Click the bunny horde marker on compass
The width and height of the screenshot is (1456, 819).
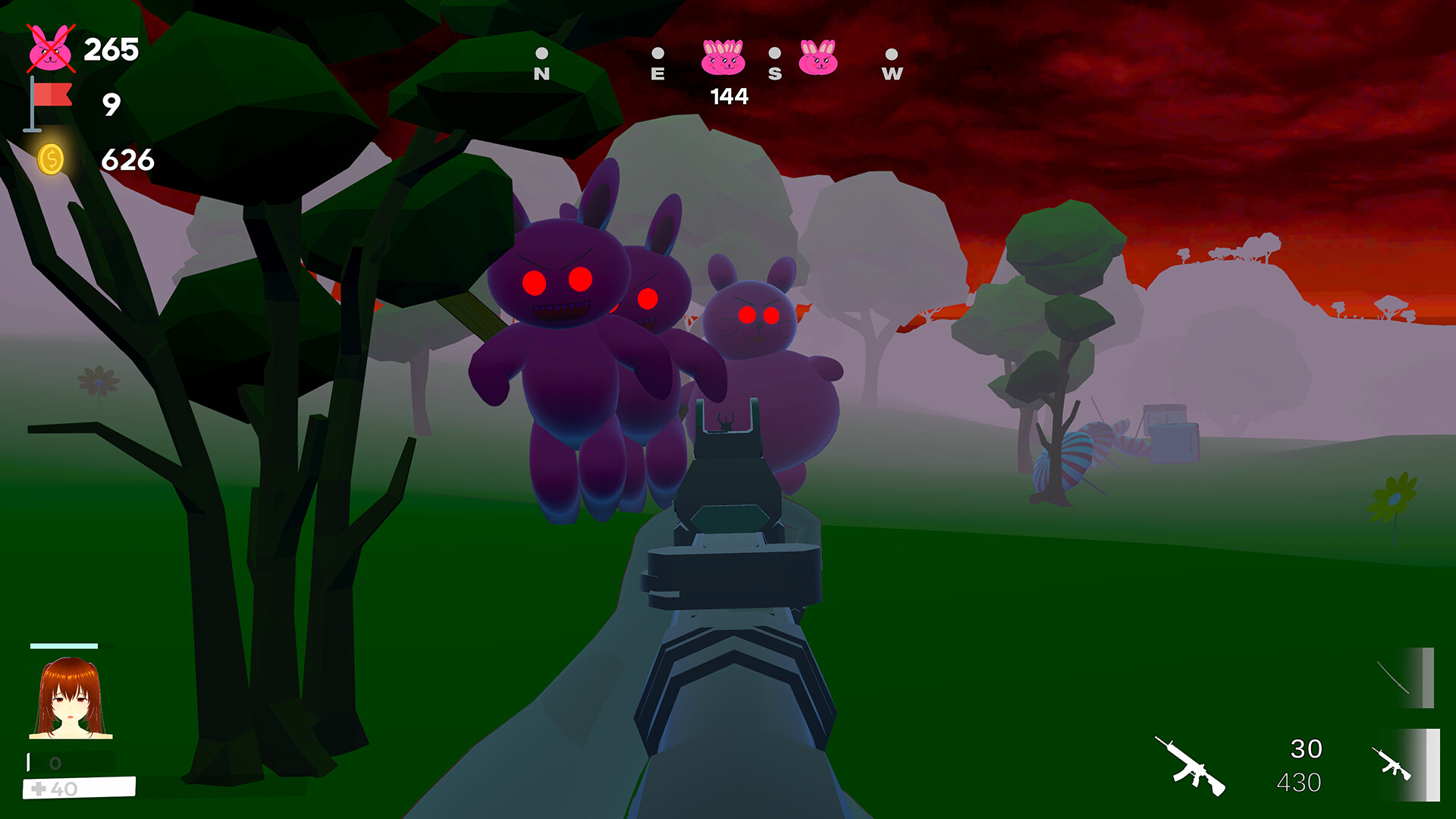click(x=723, y=58)
